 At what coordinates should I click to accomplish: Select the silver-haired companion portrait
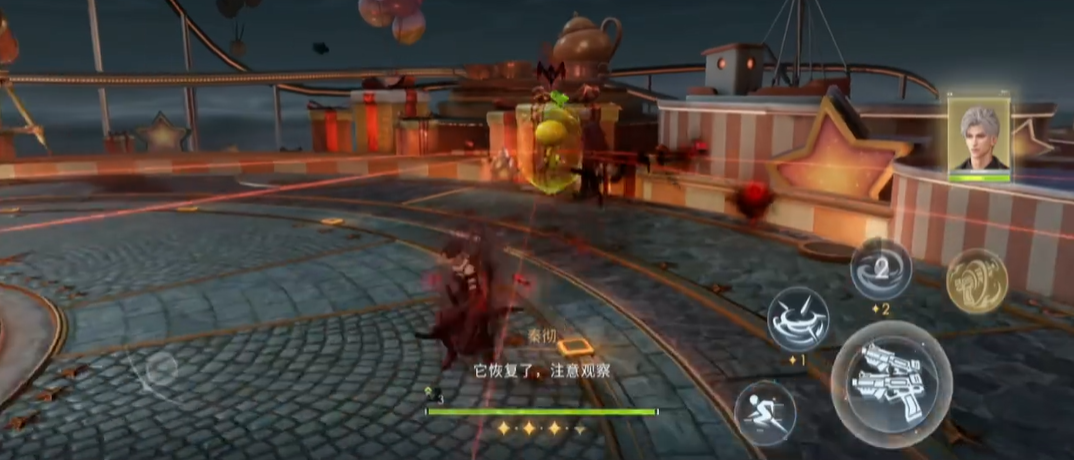pos(979,139)
